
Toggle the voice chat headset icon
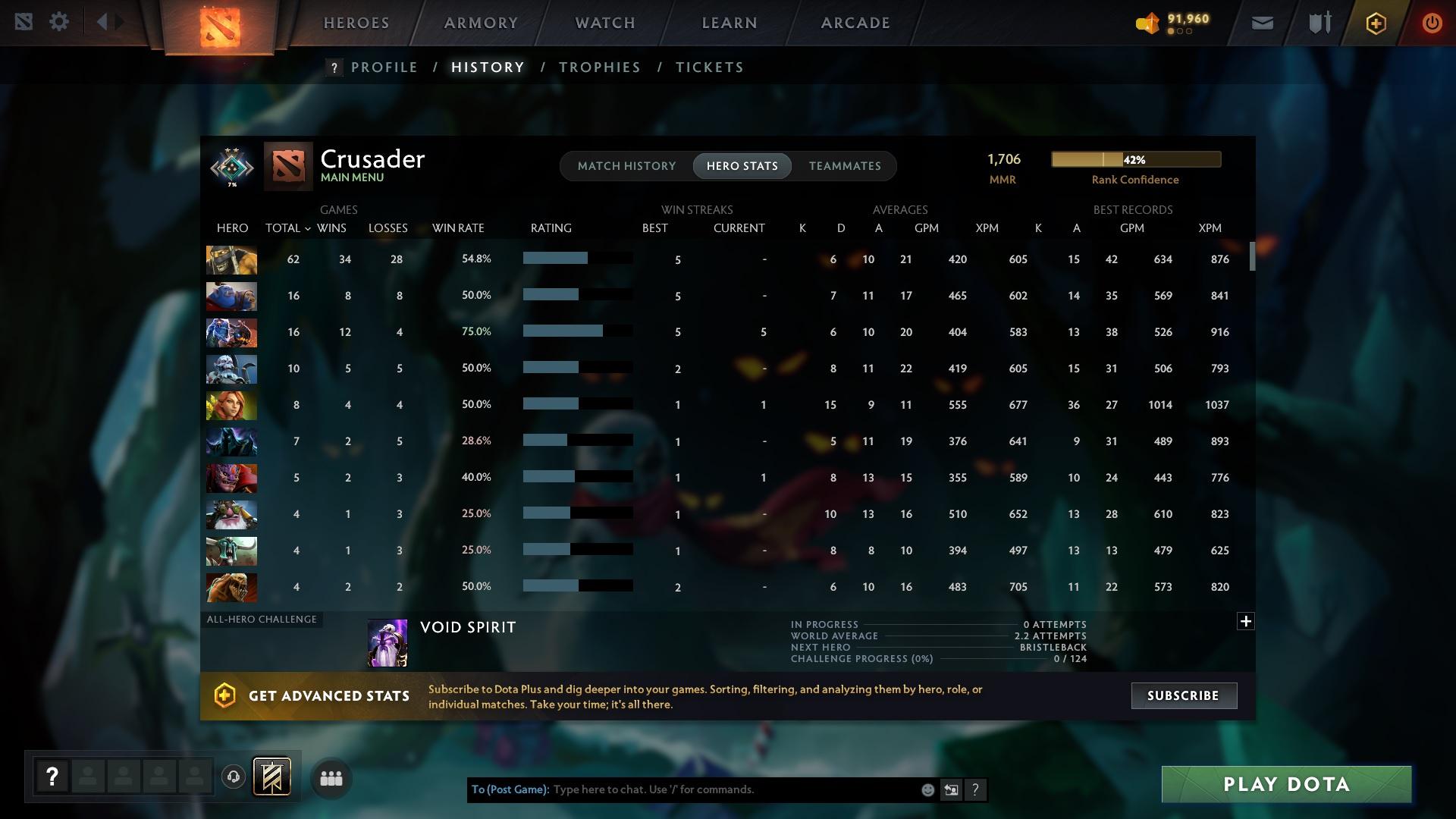click(233, 777)
